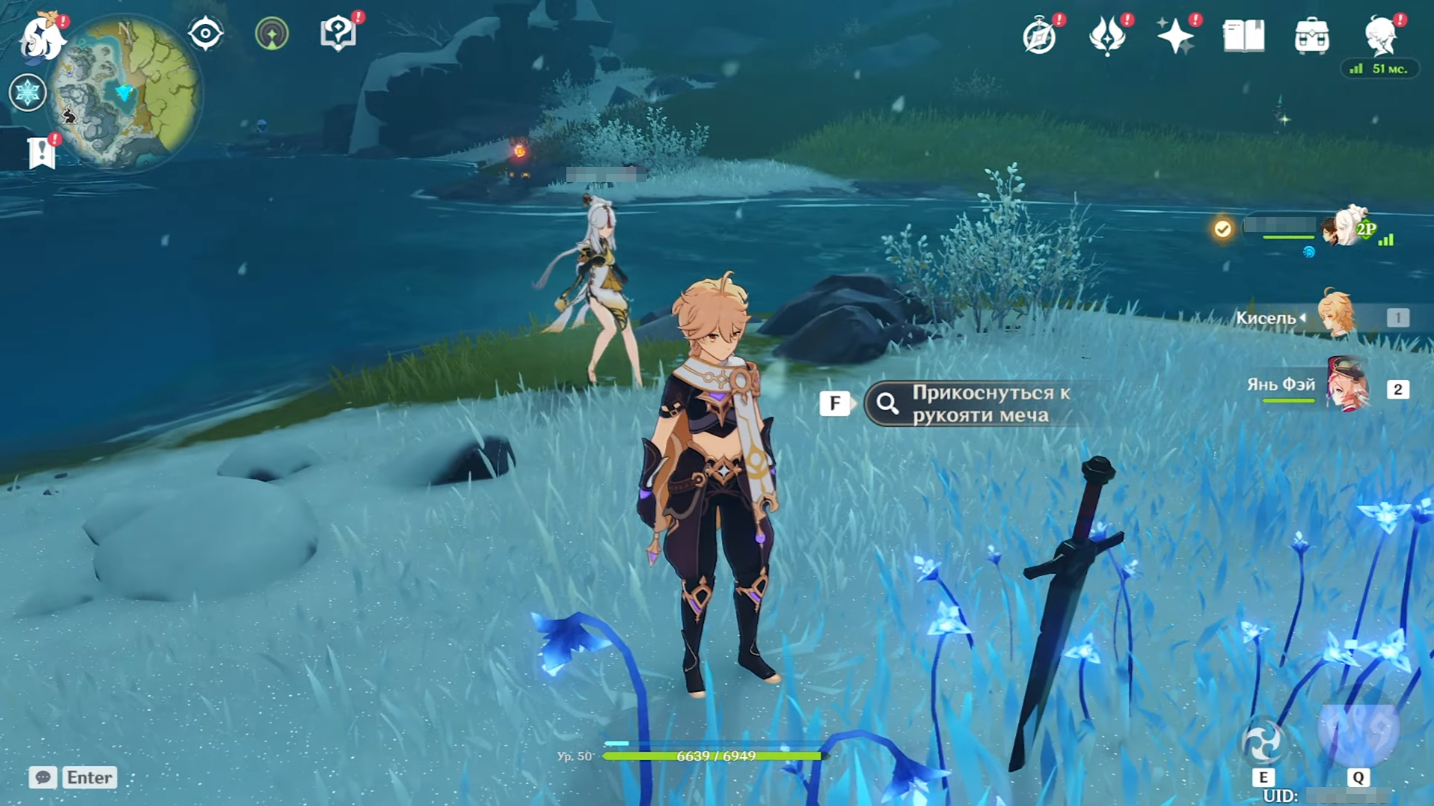Open the backpack inventory
The image size is (1434, 806).
tap(1311, 36)
